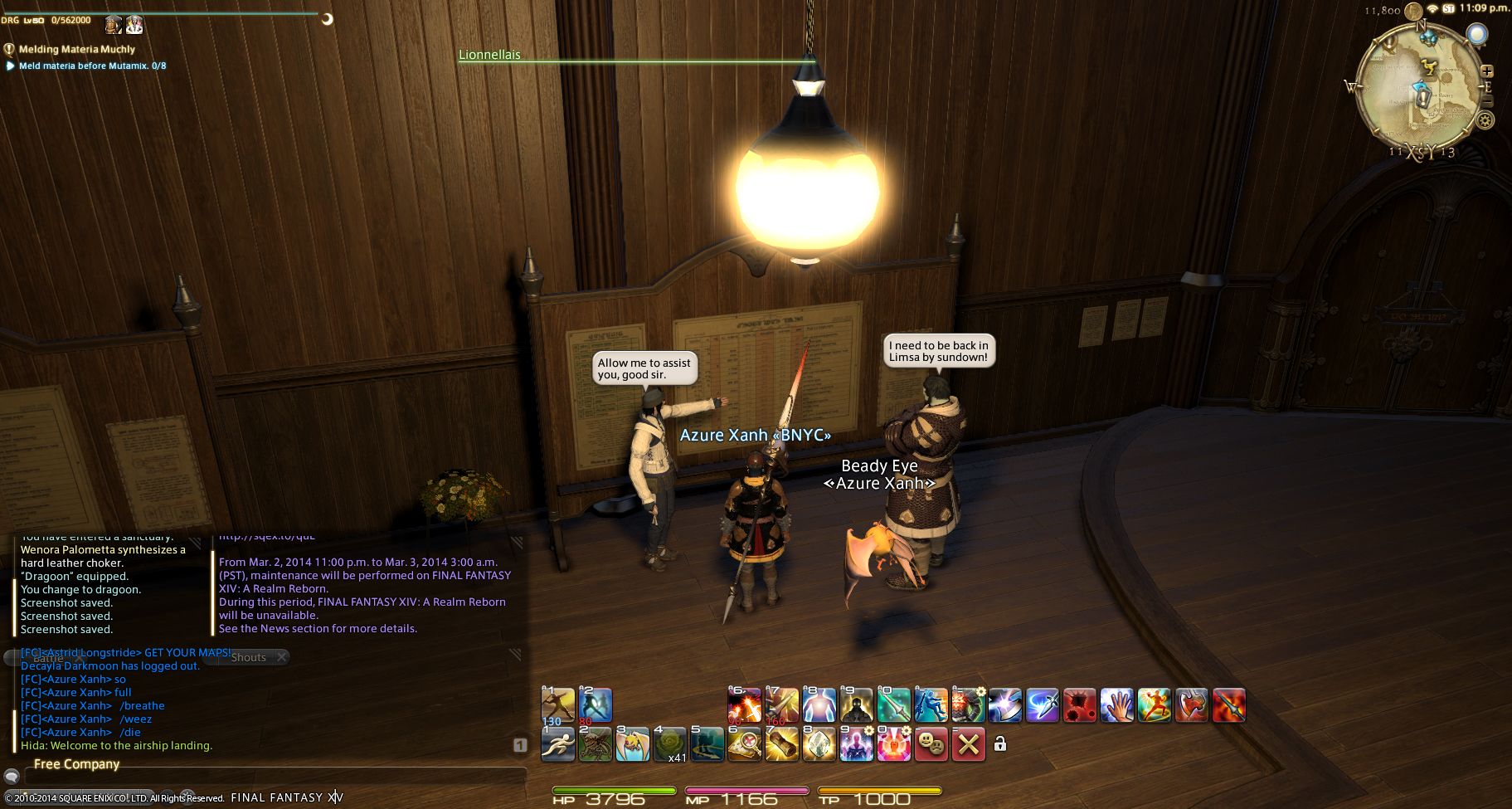Use the Sprint running figure action
This screenshot has height=809, width=1512.
(x=557, y=744)
